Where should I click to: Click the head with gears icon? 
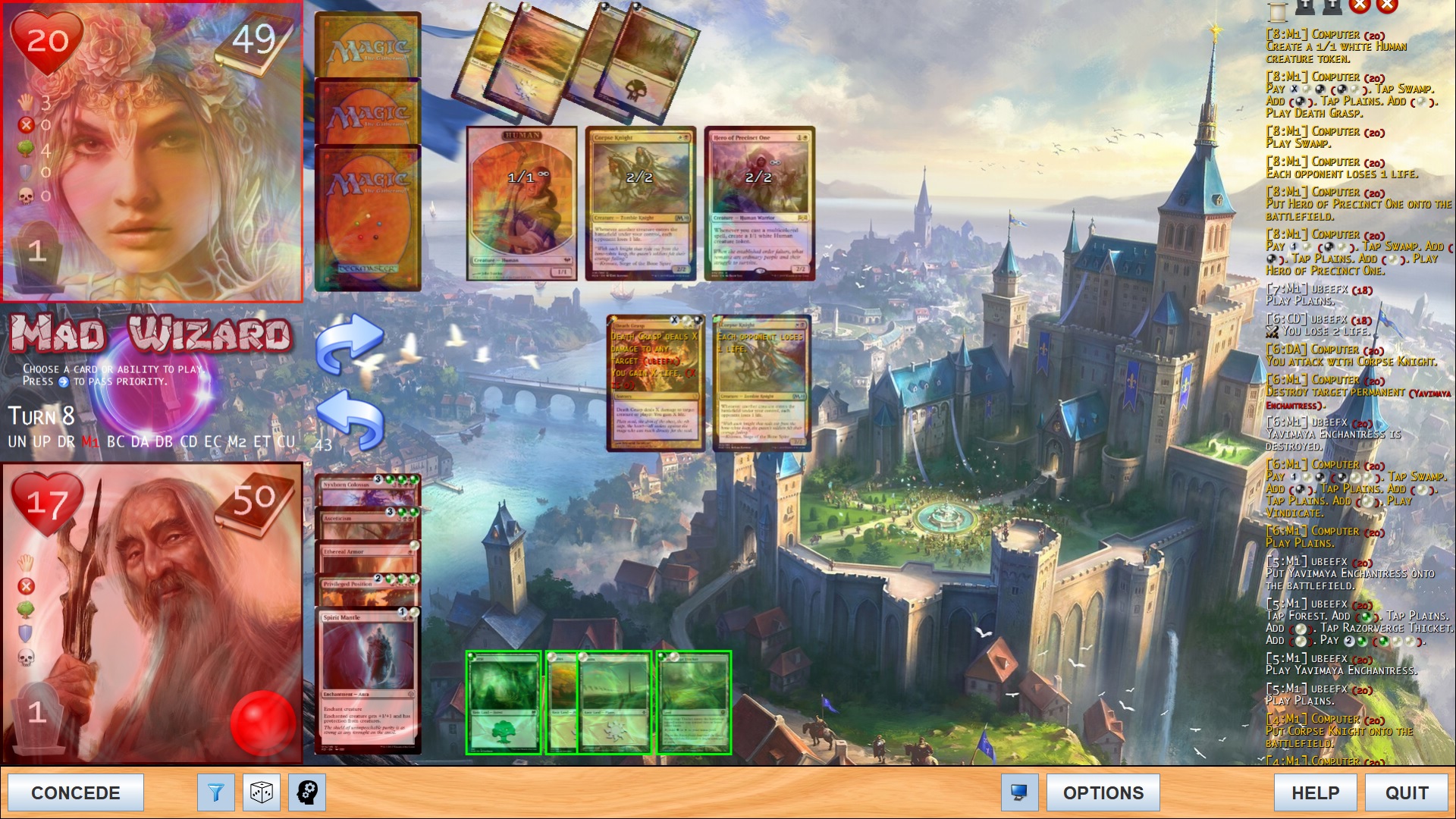pyautogui.click(x=307, y=792)
